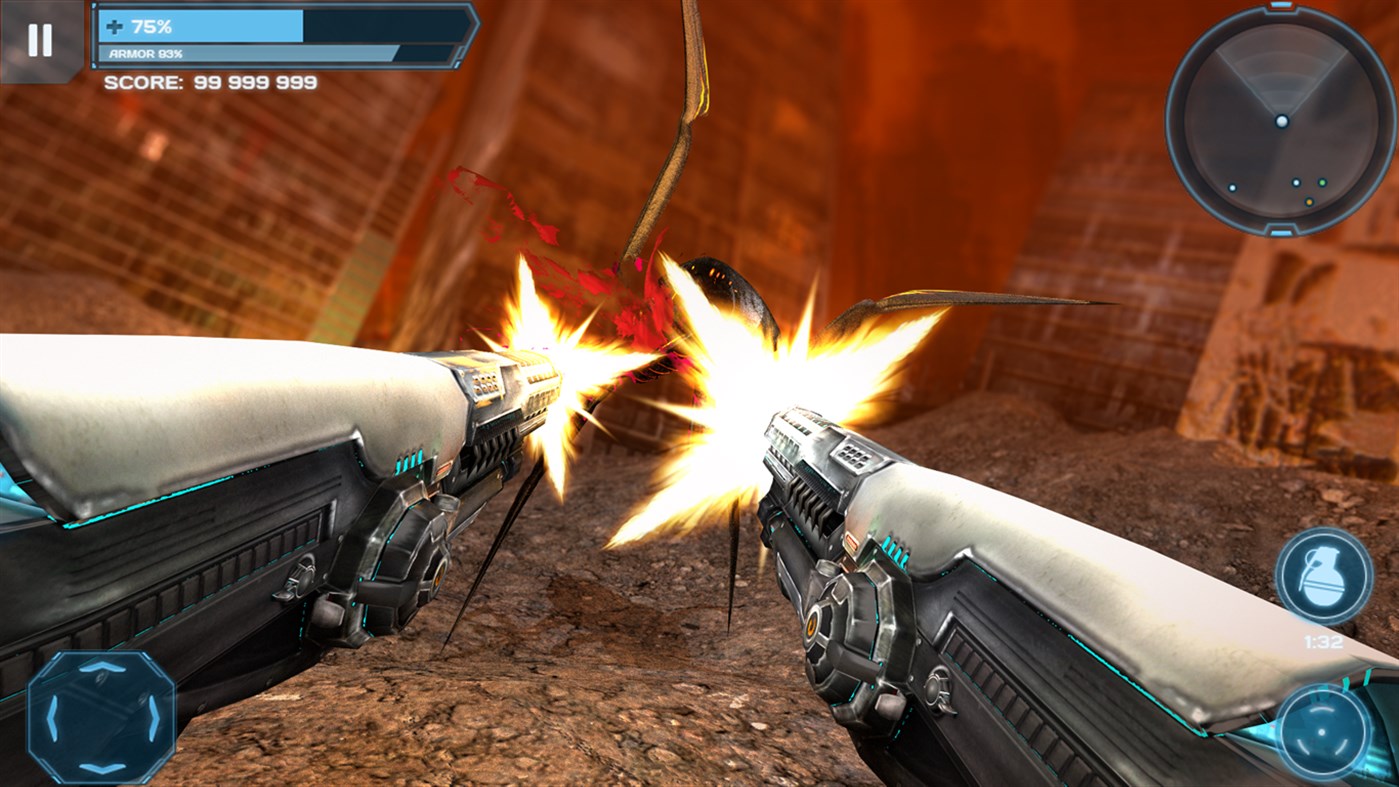The width and height of the screenshot is (1399, 787).
Task: Tap the player dot in the minimap center
Action: tap(1282, 121)
